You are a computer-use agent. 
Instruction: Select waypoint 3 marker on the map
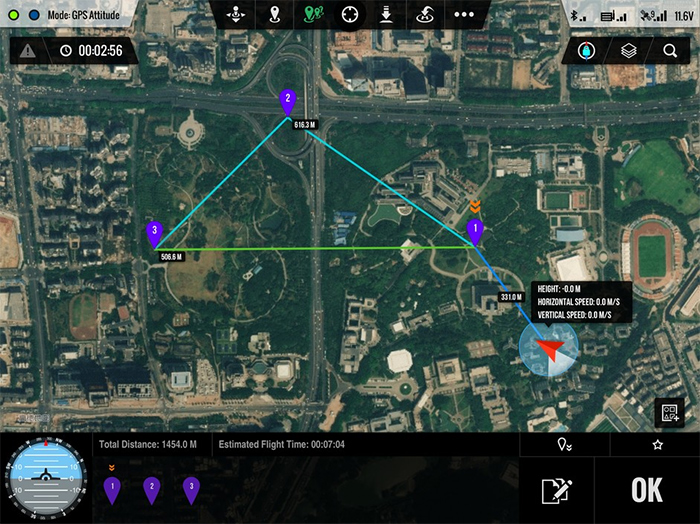click(x=154, y=233)
